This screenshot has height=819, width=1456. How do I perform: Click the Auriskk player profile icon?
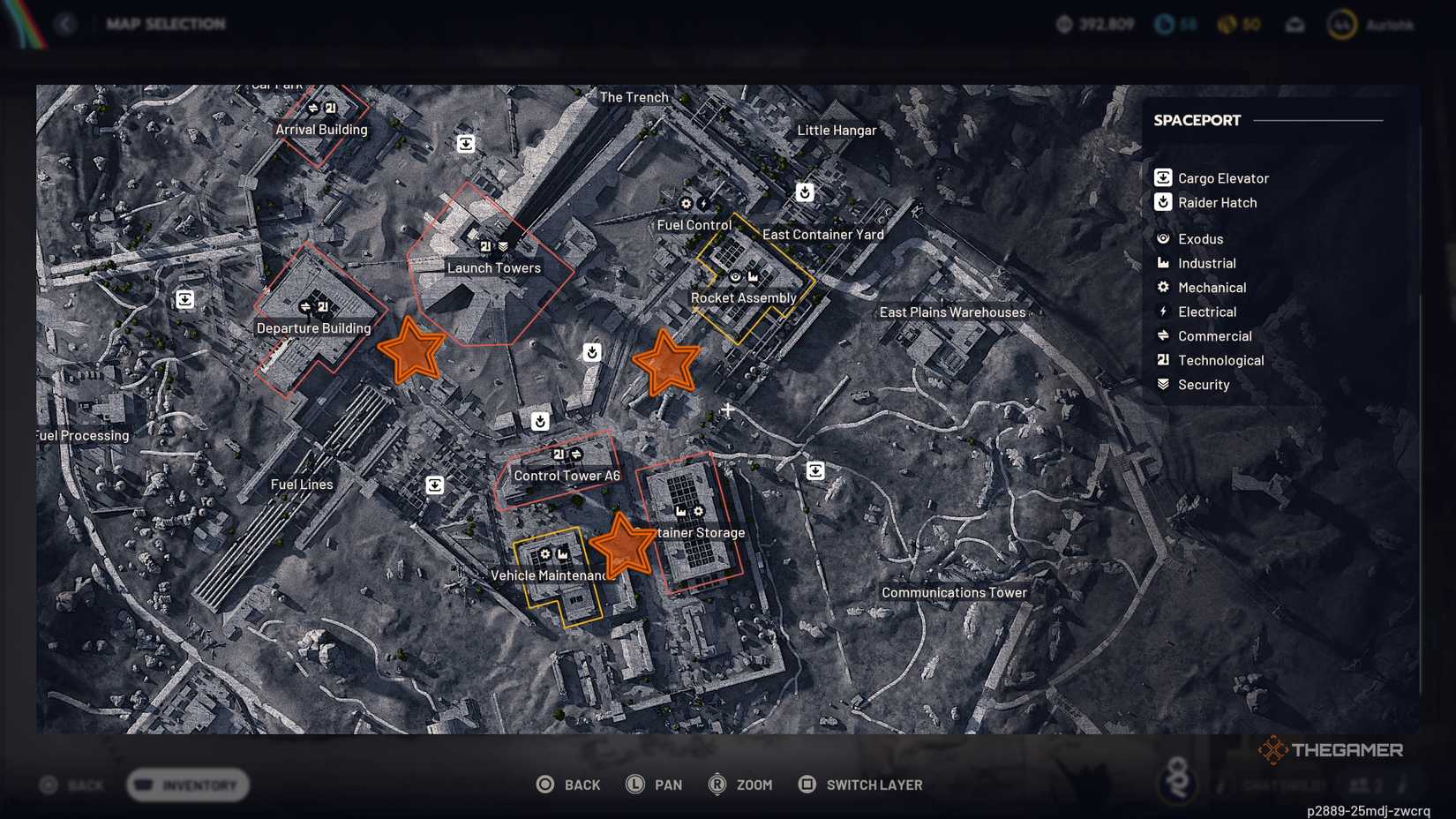(1343, 24)
